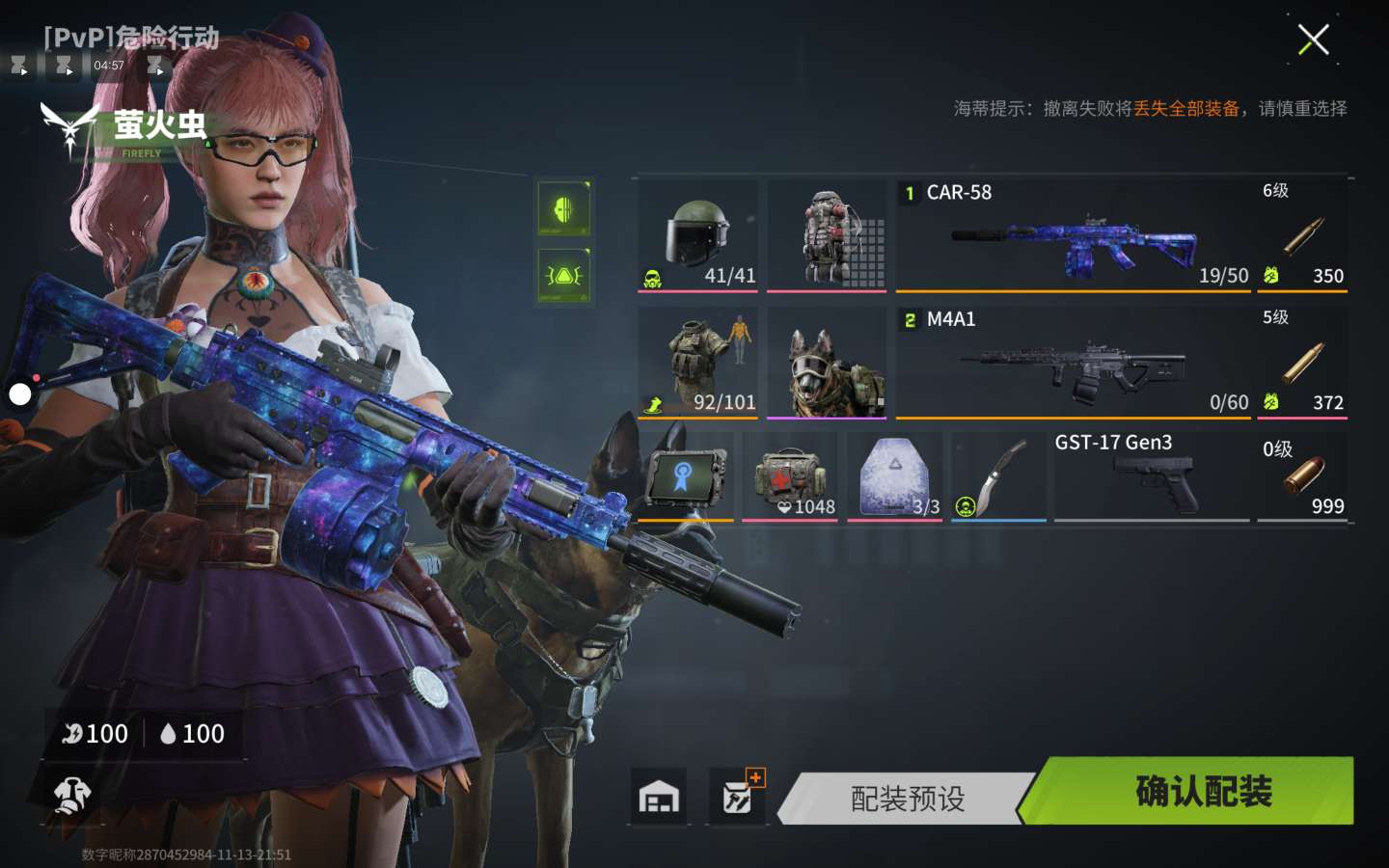Open the warehouse icon button
Screen dimensions: 1389x868
(x=659, y=797)
